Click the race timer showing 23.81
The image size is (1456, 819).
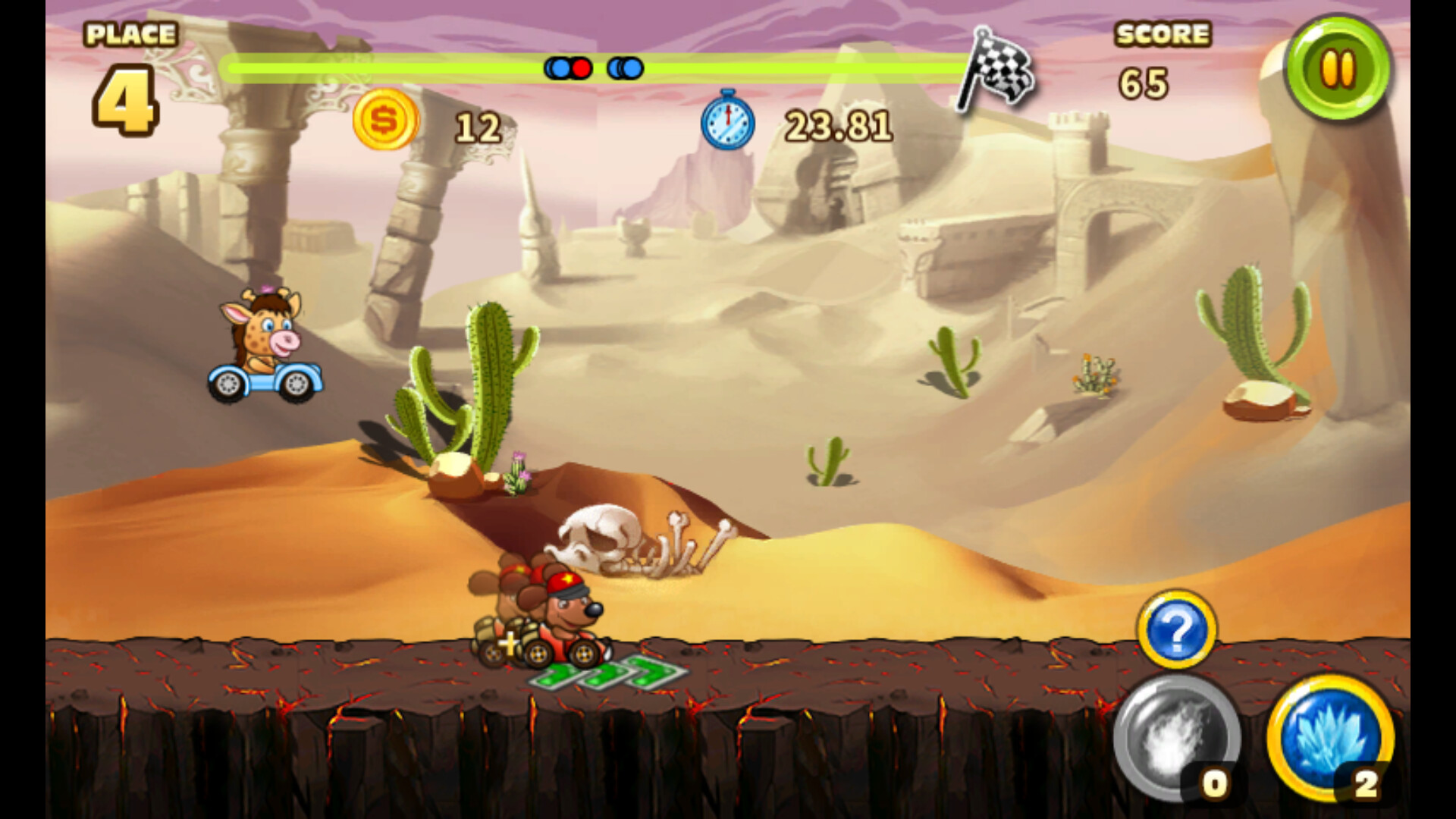(838, 123)
